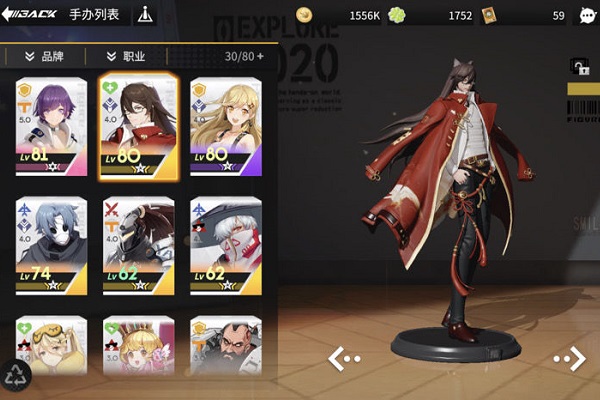Show the next figure with right arrow
The height and width of the screenshot is (400, 600).
(x=569, y=357)
